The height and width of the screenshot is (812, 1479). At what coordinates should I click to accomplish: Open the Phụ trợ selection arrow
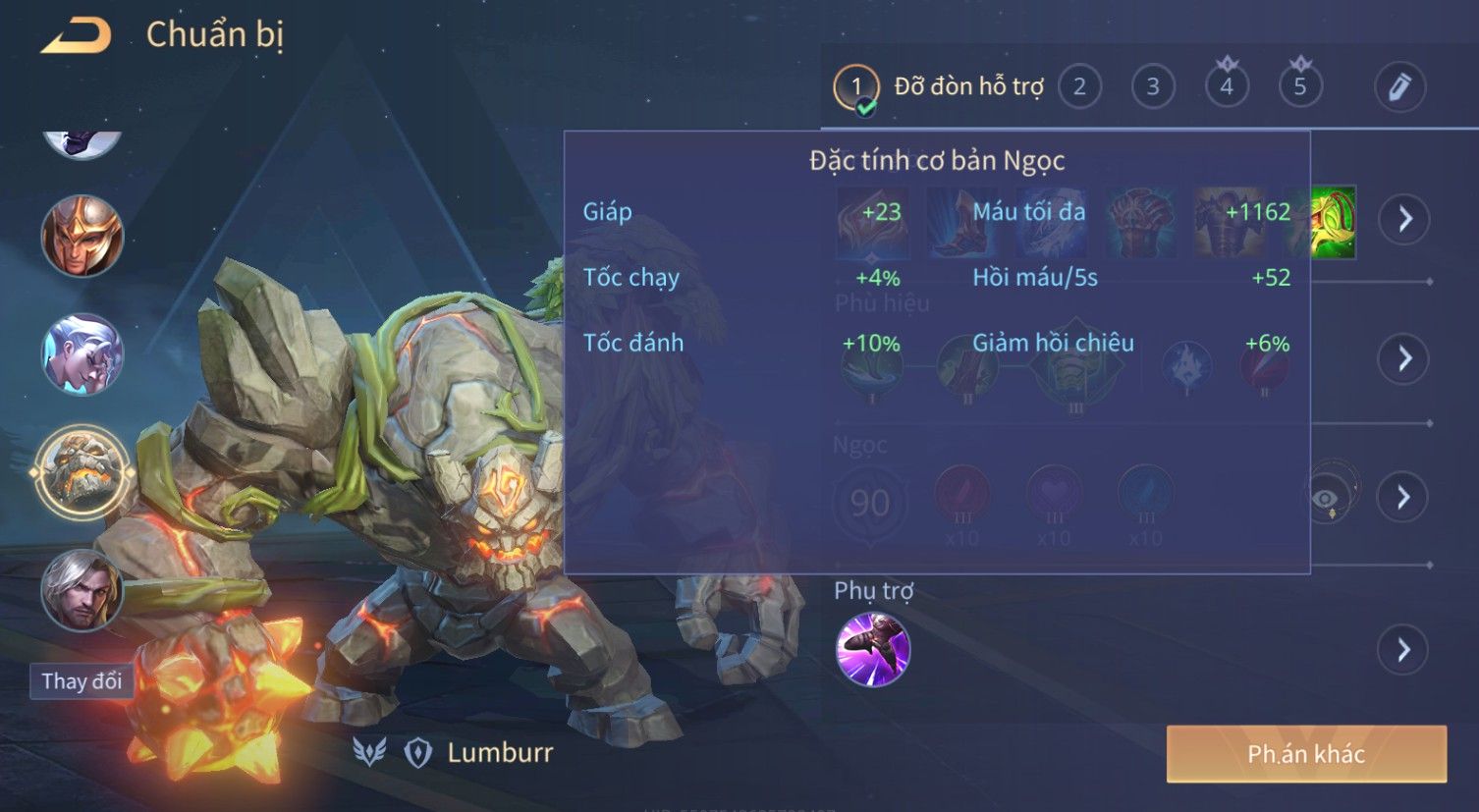point(1404,650)
